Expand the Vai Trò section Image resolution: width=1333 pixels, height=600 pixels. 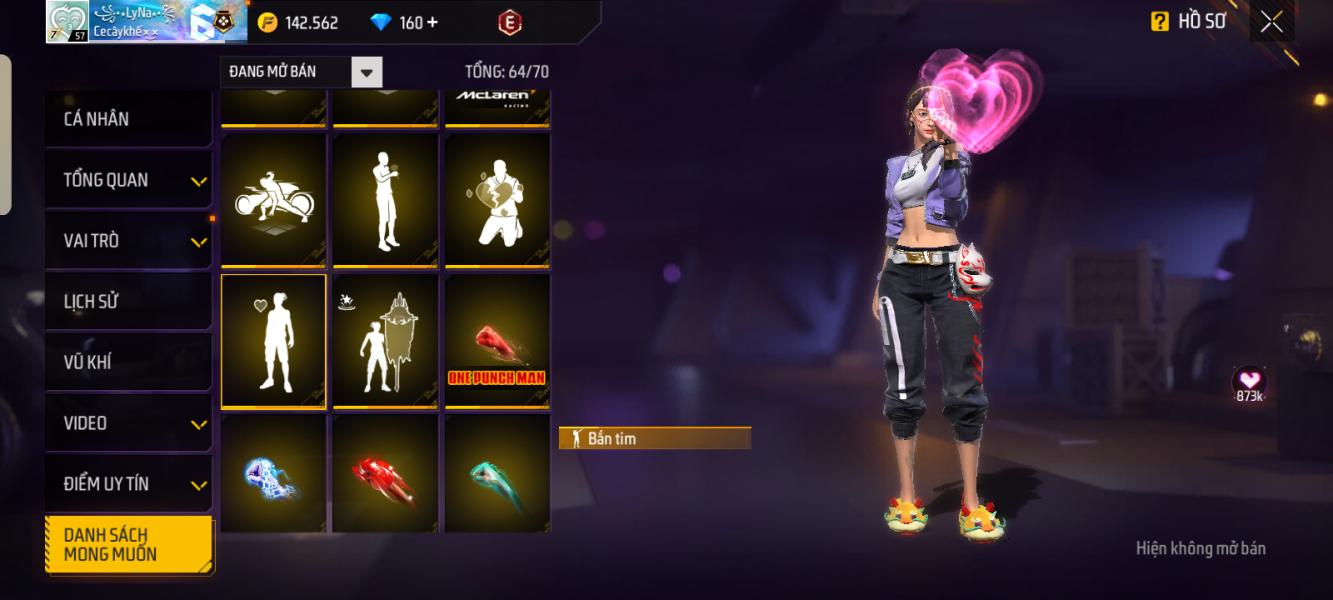coord(127,241)
